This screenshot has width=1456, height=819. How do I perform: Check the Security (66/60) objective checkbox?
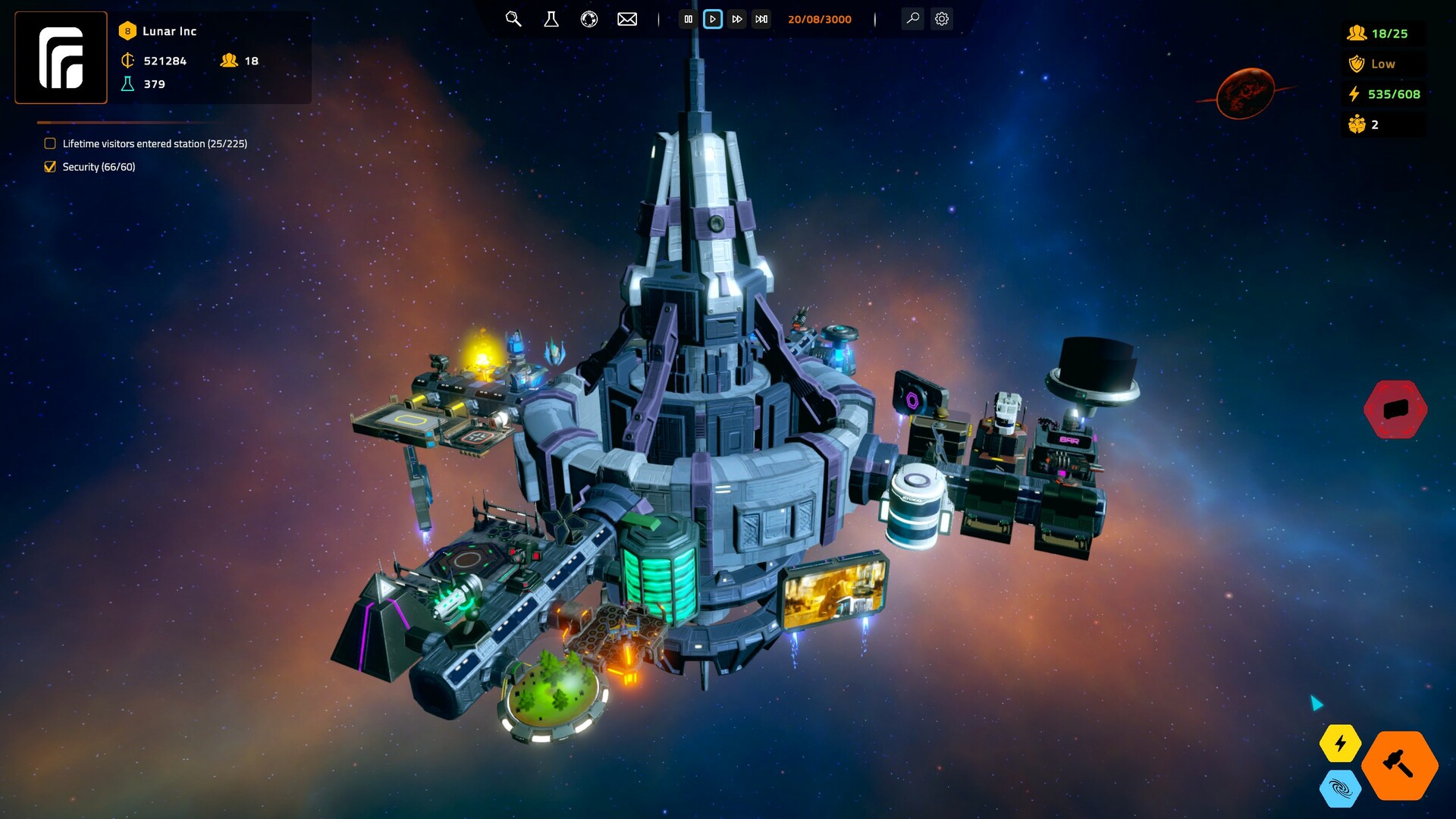[51, 166]
